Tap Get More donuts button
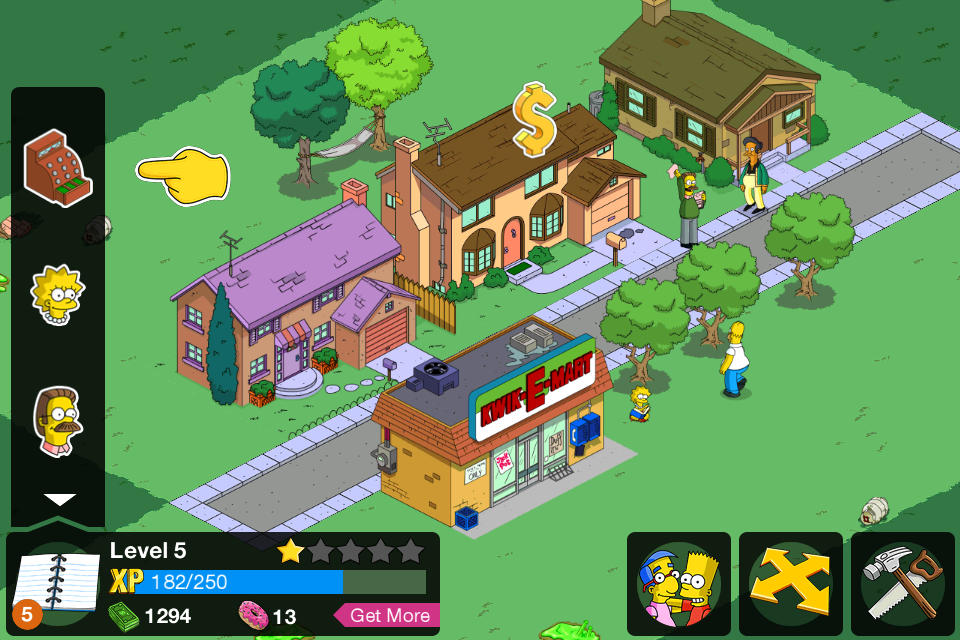960x640 pixels. (x=390, y=615)
